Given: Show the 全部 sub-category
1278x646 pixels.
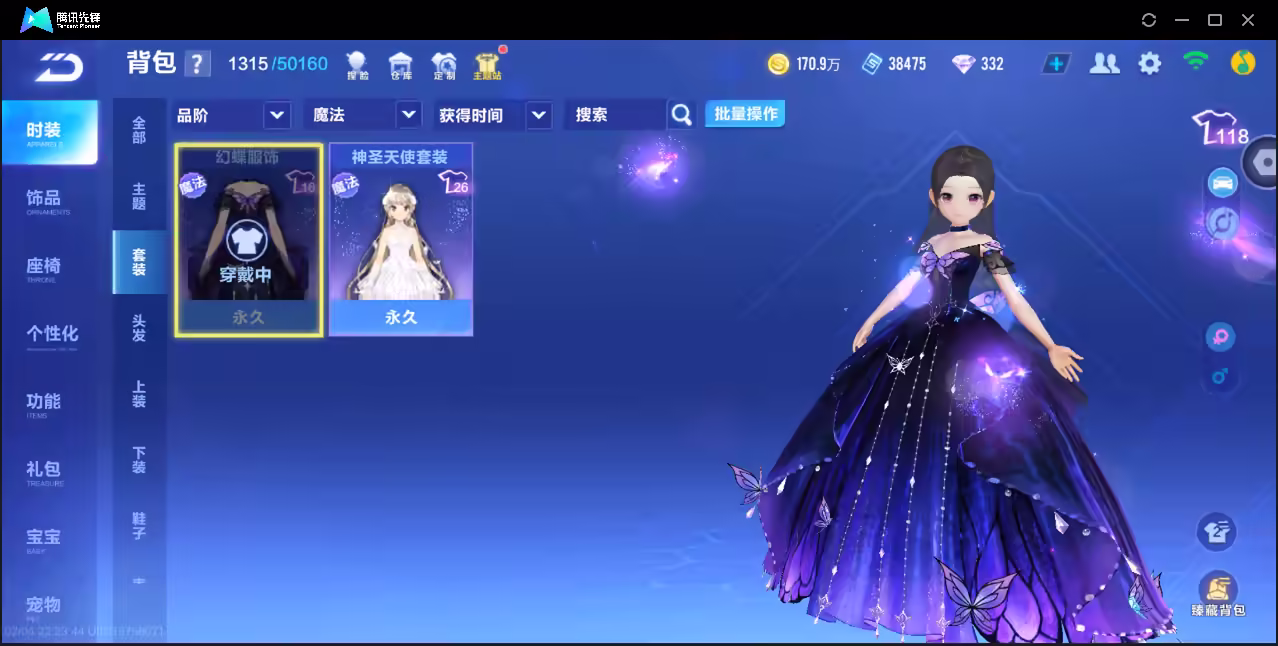Looking at the screenshot, I should click(x=139, y=130).
